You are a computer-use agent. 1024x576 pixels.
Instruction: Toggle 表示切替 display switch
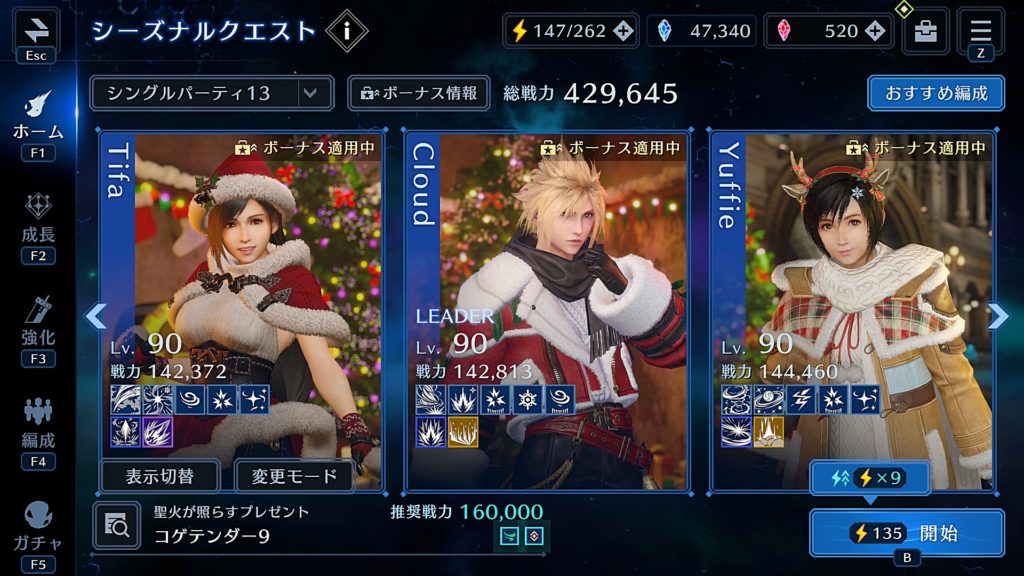[162, 476]
